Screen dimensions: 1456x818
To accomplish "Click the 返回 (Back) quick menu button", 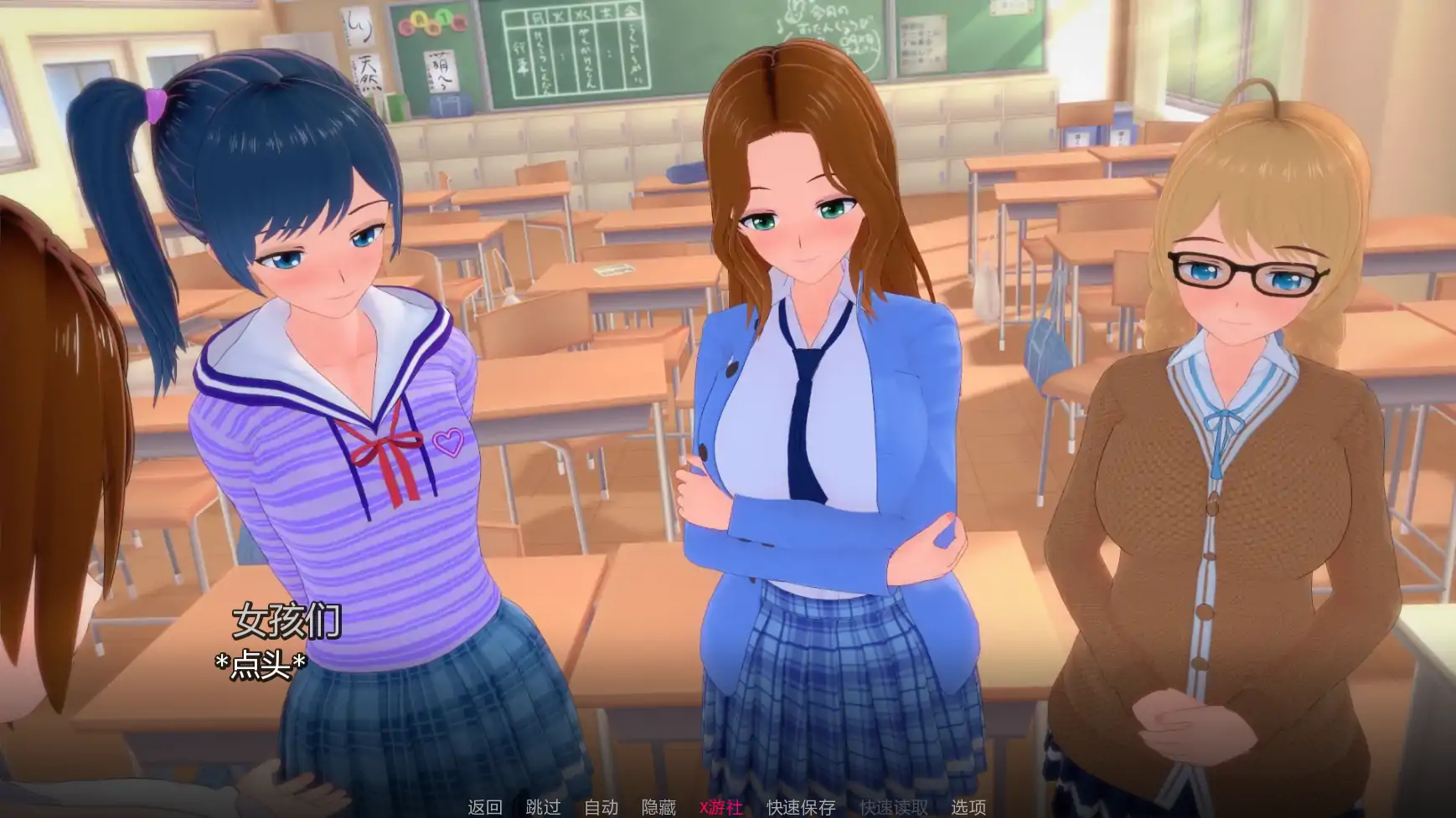I will [x=485, y=807].
